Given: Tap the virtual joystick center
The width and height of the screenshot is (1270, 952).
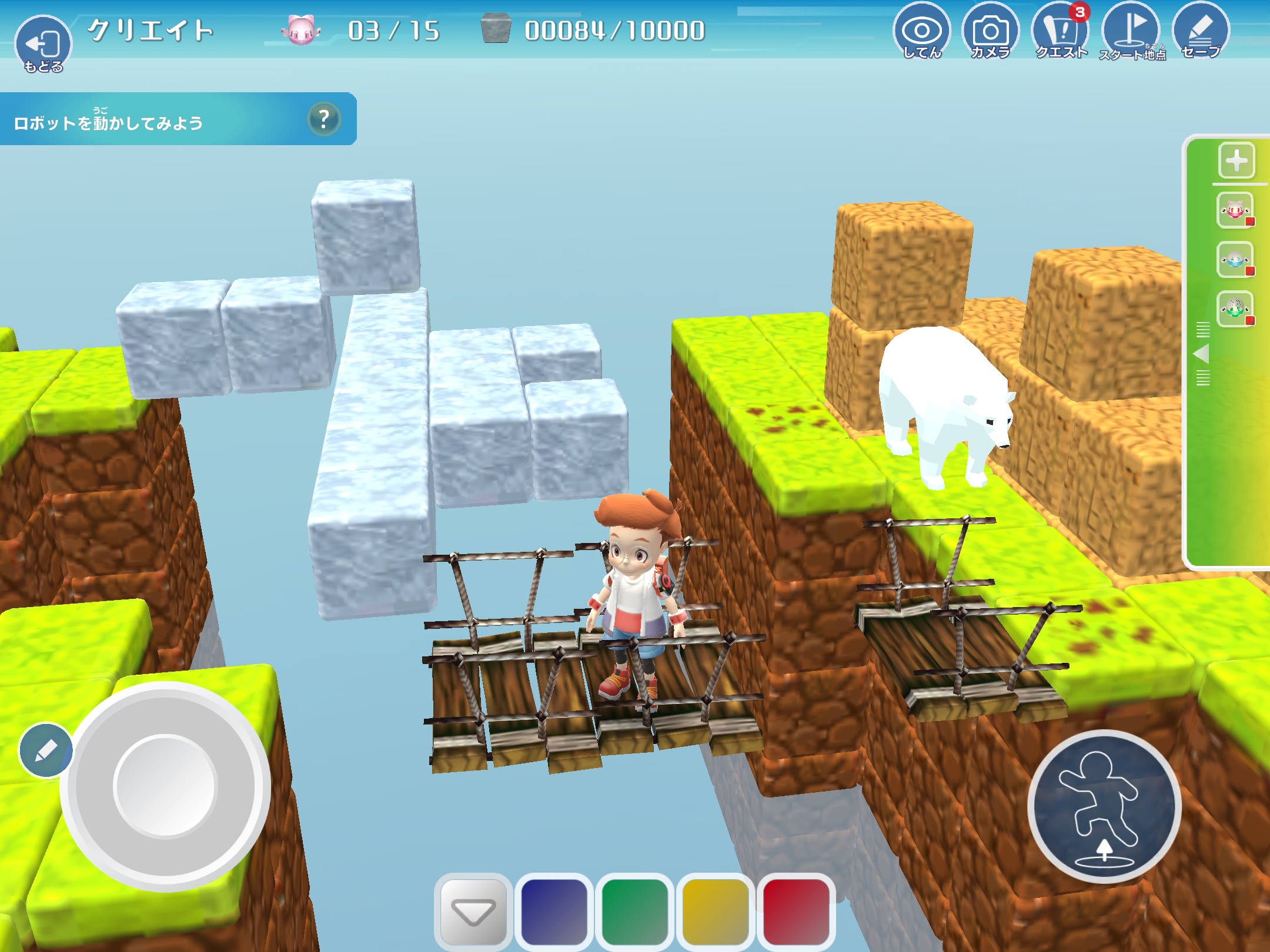Looking at the screenshot, I should point(165,785).
